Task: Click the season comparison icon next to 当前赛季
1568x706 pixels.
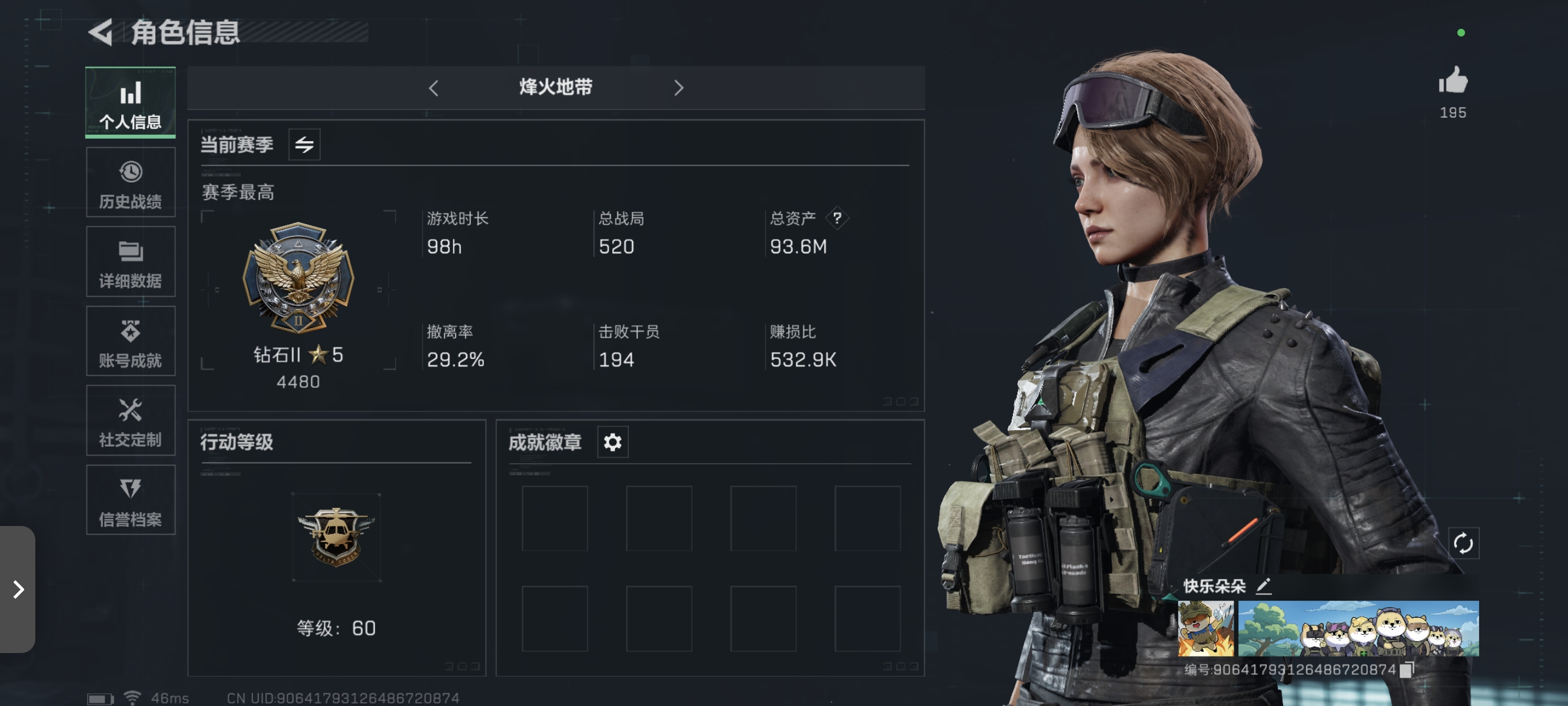Action: (x=304, y=144)
